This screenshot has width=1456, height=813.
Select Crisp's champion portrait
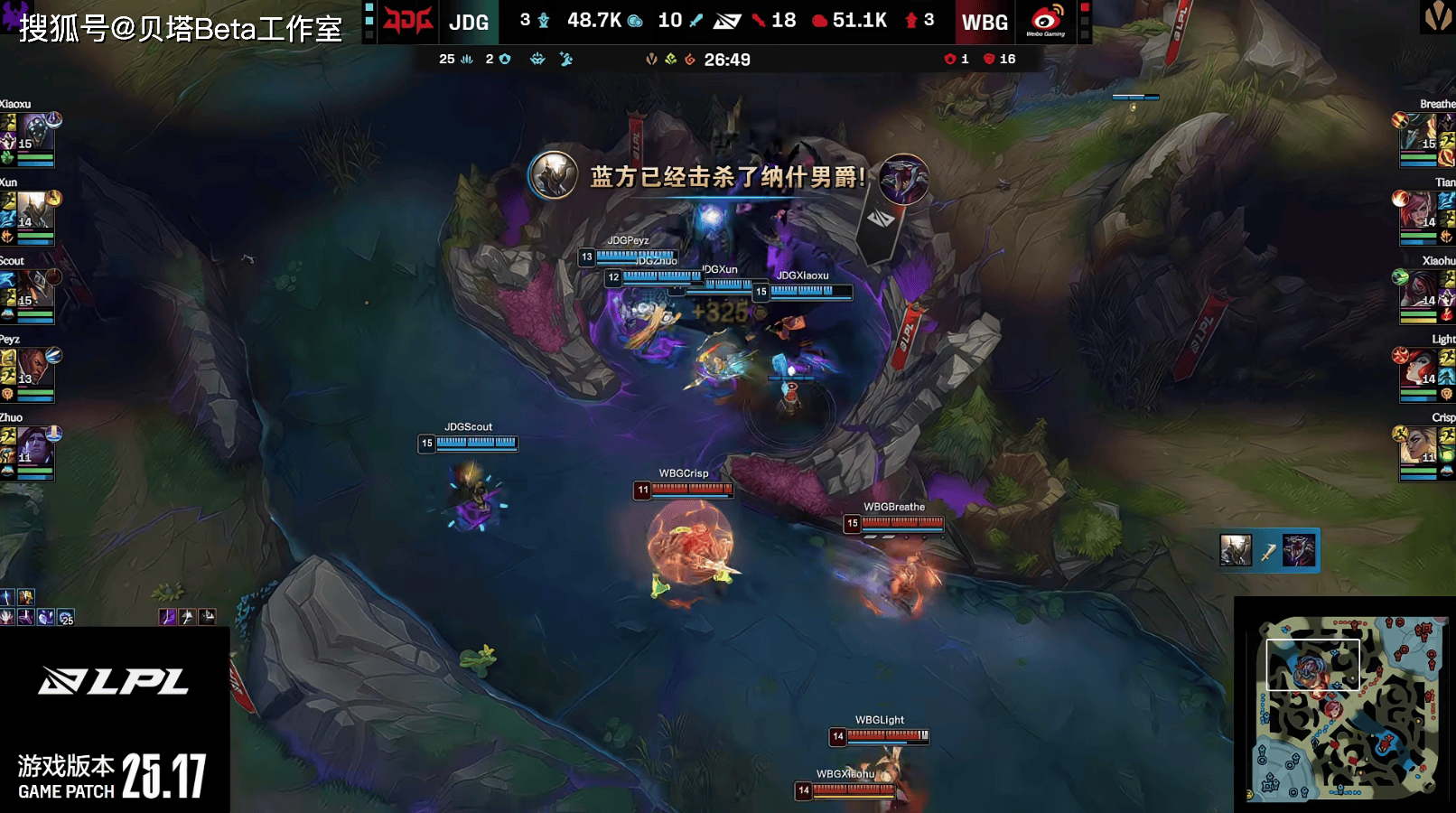[x=1420, y=446]
